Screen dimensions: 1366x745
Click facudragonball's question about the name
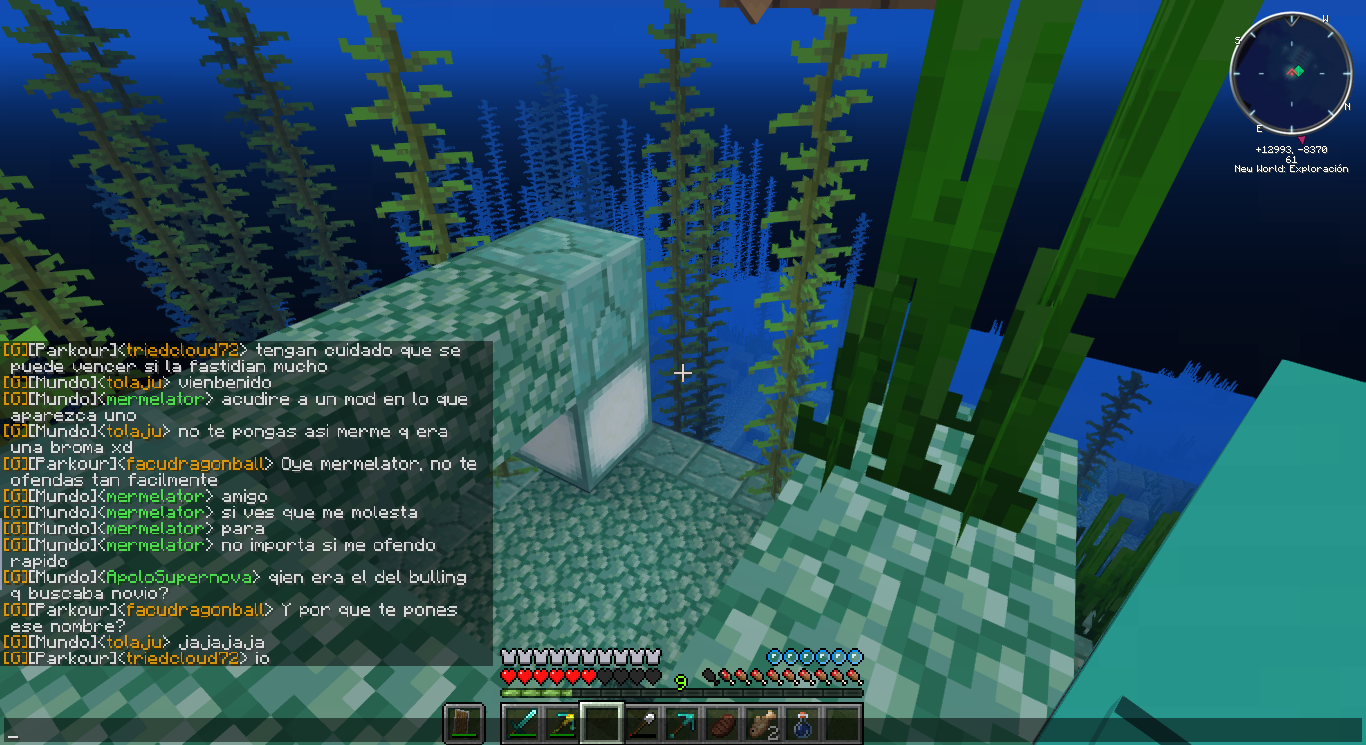click(369, 610)
